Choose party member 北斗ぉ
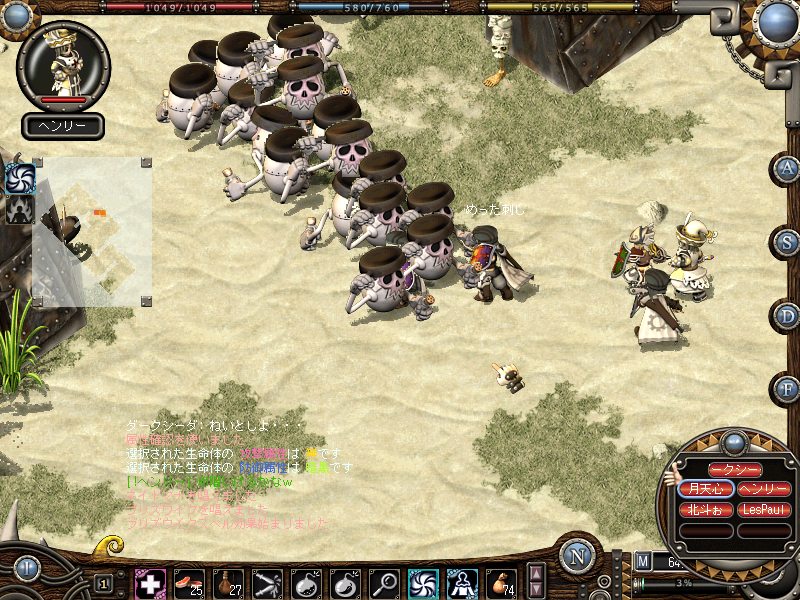 click(x=706, y=509)
